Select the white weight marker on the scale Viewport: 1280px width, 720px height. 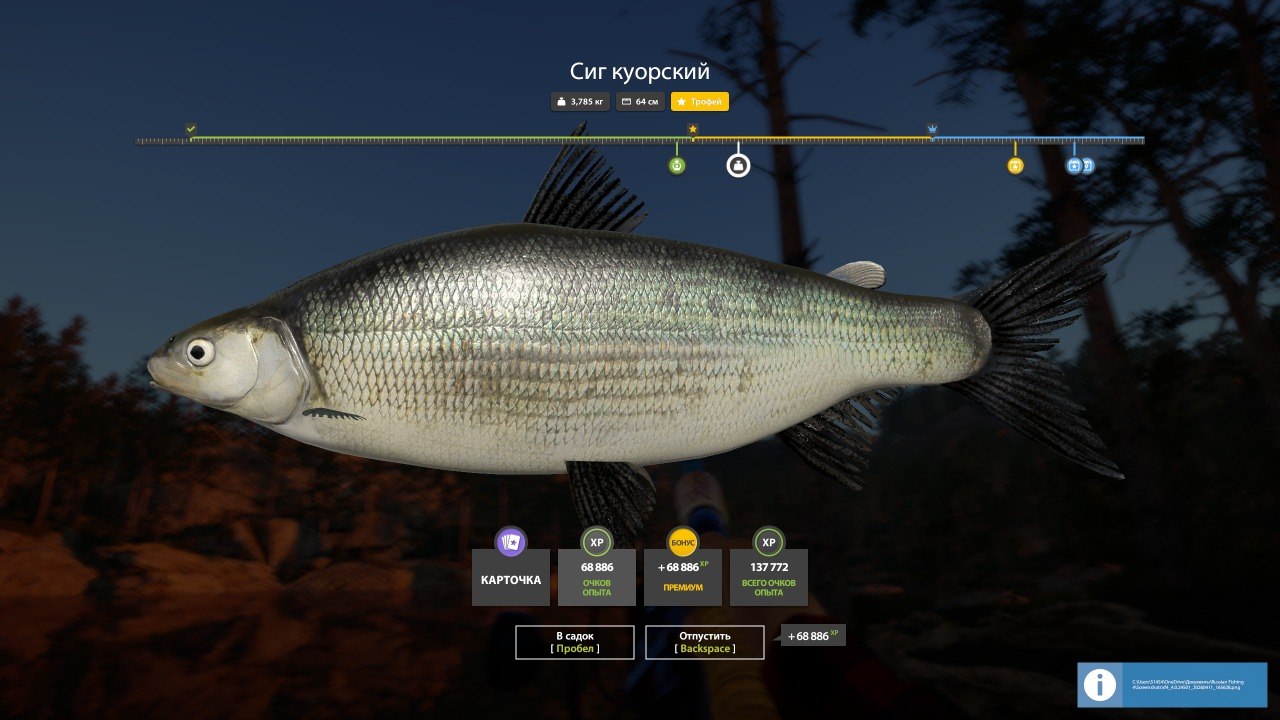pyautogui.click(x=738, y=165)
